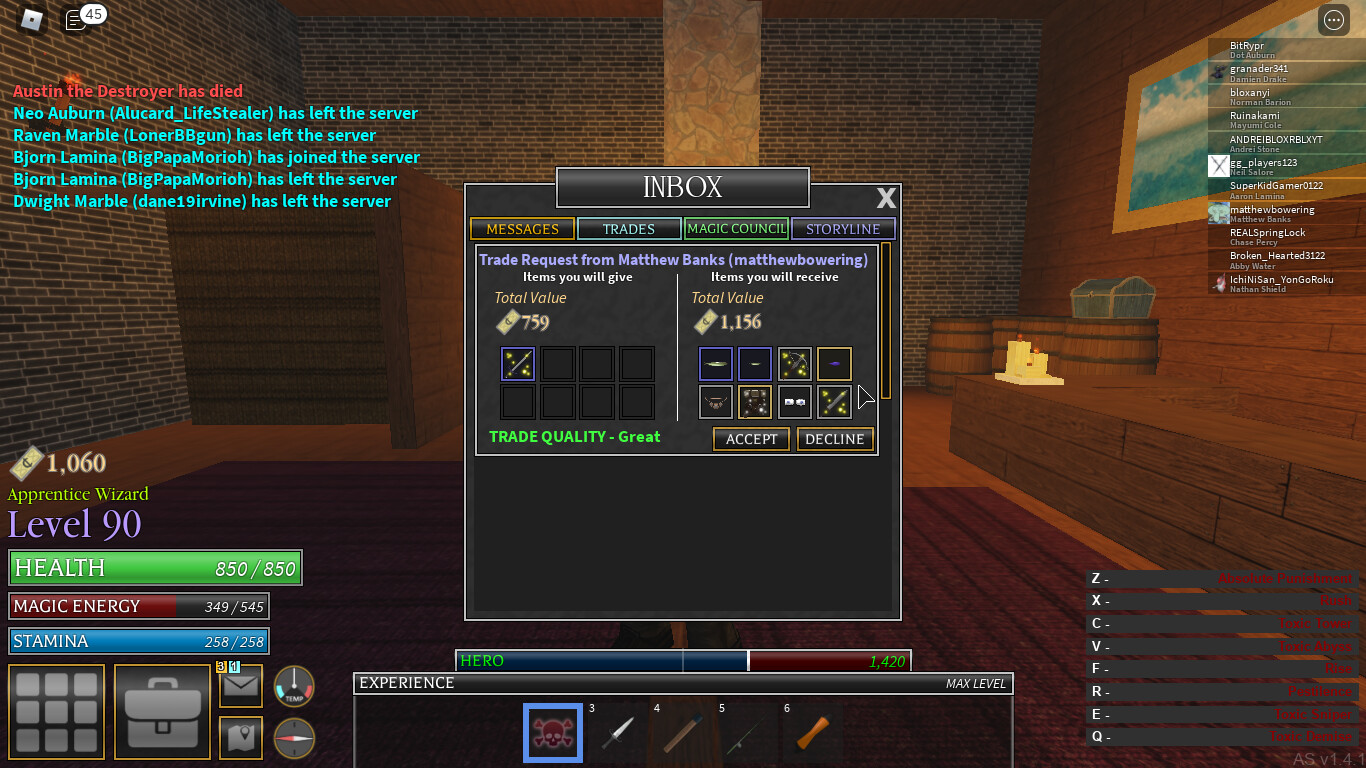Viewport: 1366px width, 768px height.
Task: Close the Inbox window
Action: click(886, 197)
